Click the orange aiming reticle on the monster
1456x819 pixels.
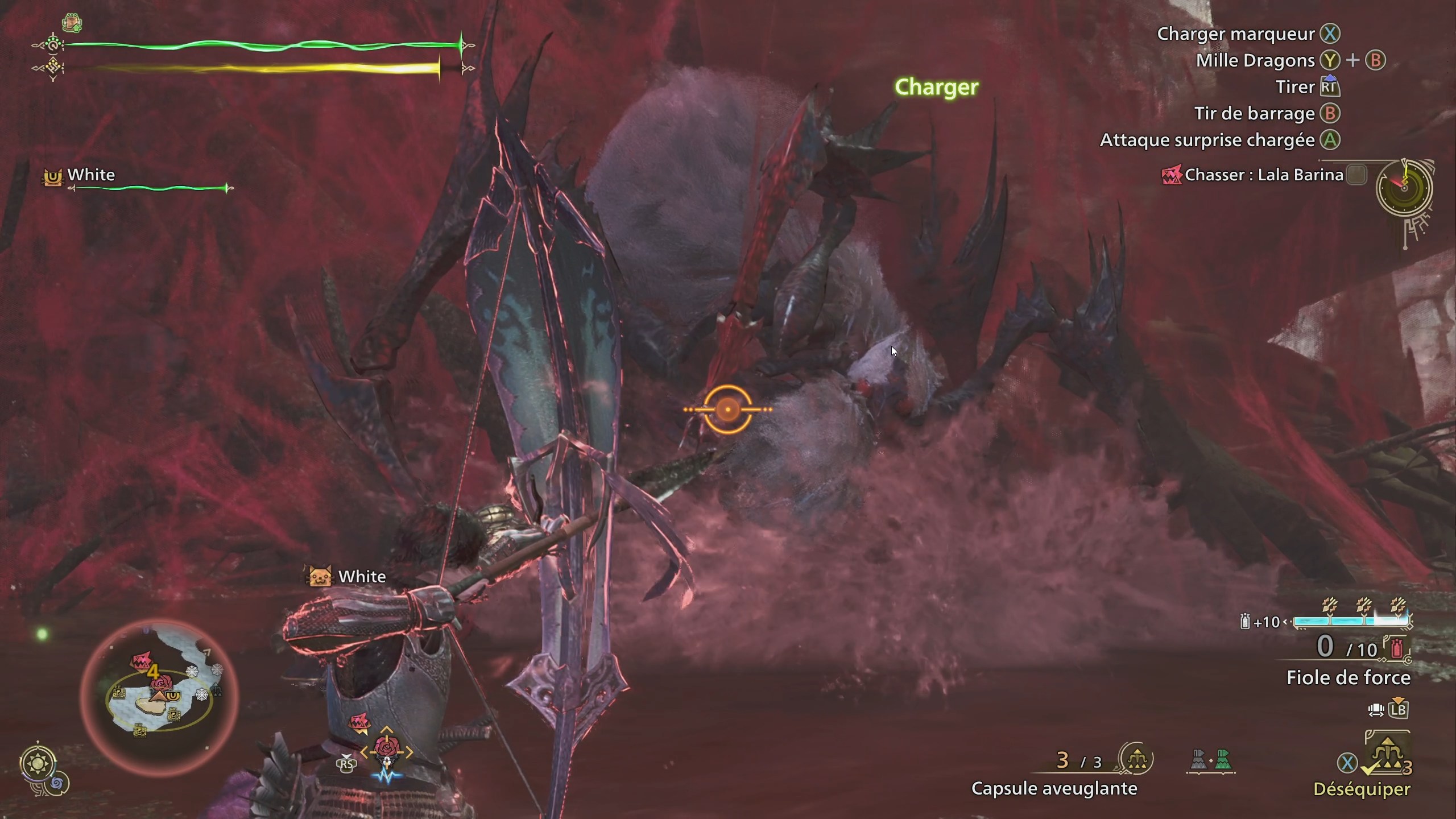pos(728,408)
